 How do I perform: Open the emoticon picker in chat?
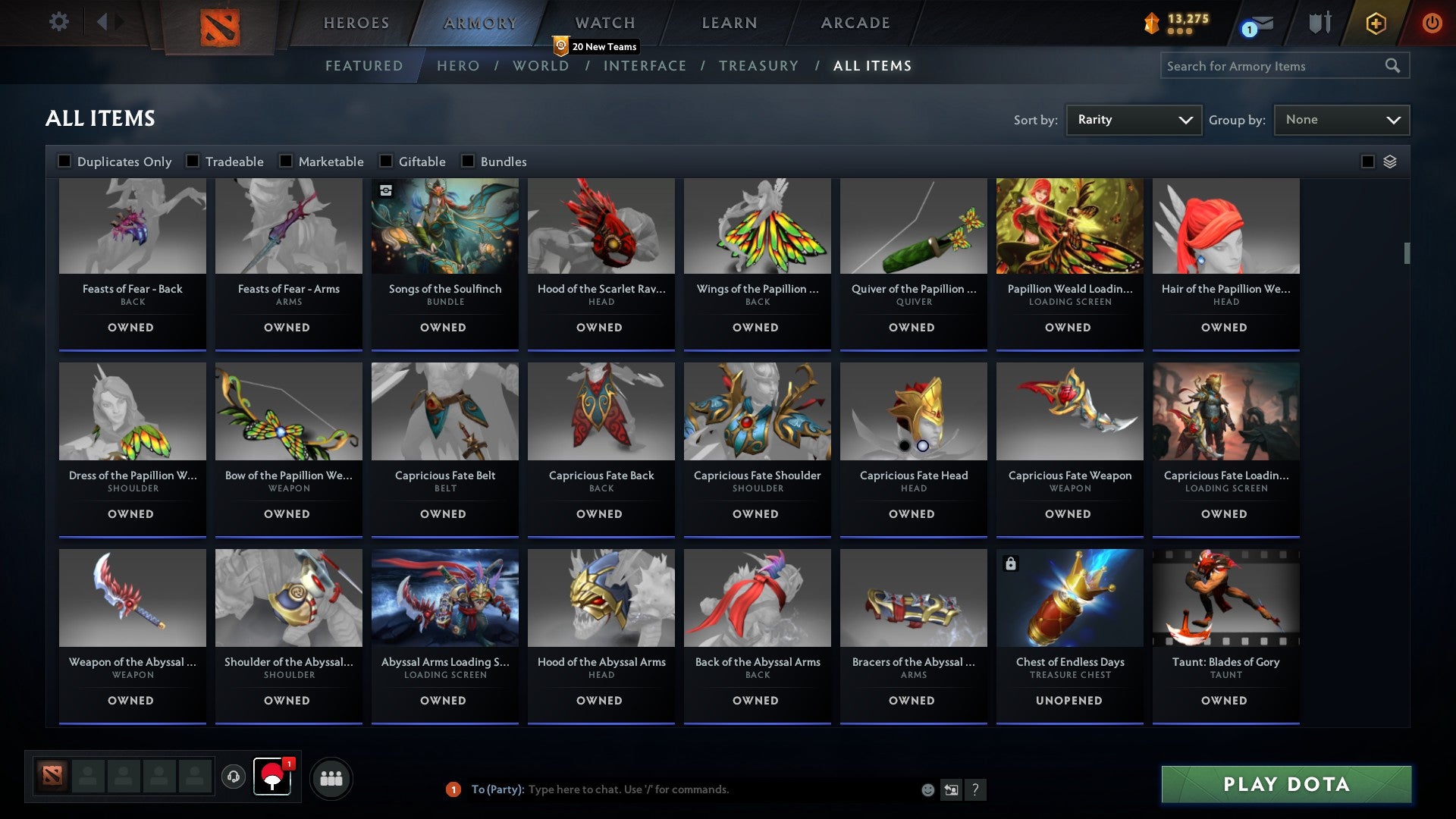927,789
